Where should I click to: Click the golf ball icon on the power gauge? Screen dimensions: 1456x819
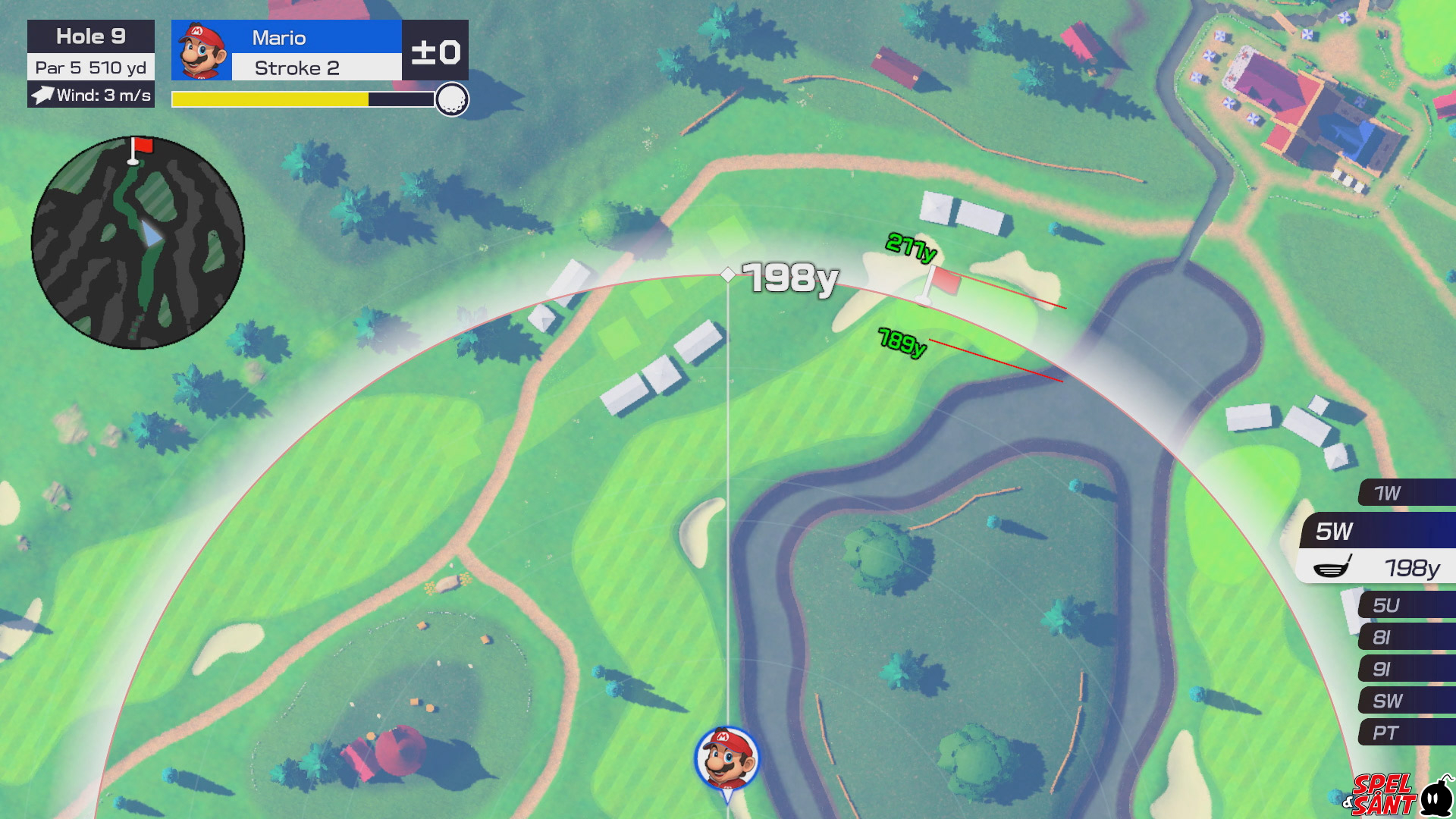click(452, 99)
